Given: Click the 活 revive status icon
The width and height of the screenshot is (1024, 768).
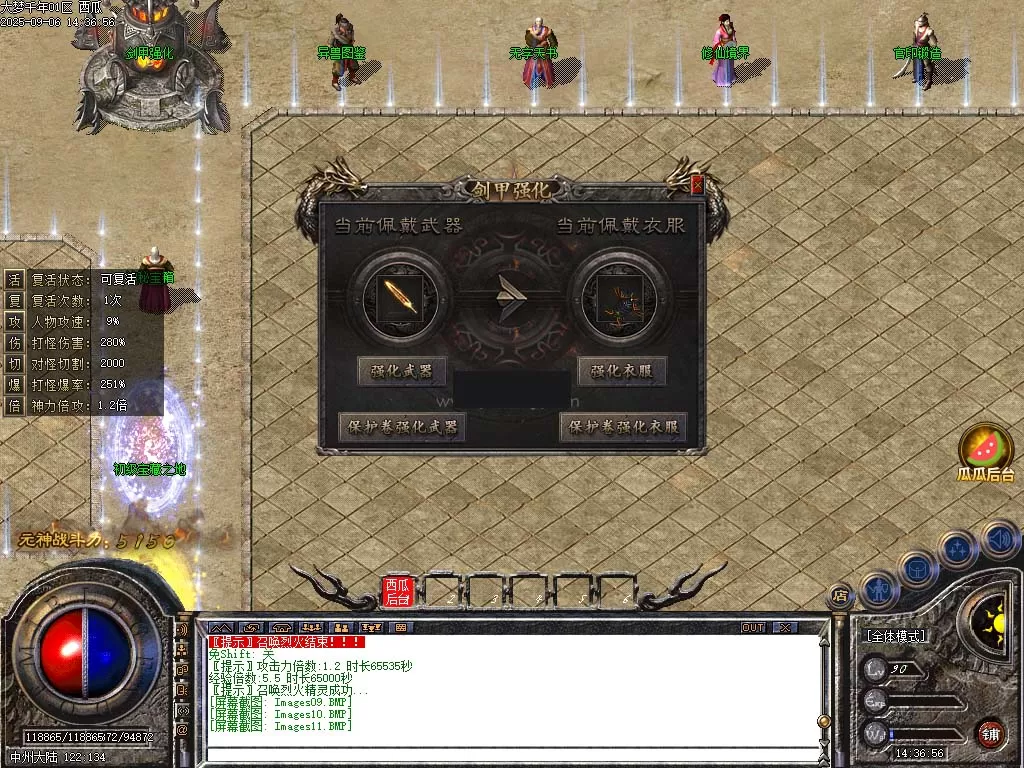Looking at the screenshot, I should pos(14,279).
